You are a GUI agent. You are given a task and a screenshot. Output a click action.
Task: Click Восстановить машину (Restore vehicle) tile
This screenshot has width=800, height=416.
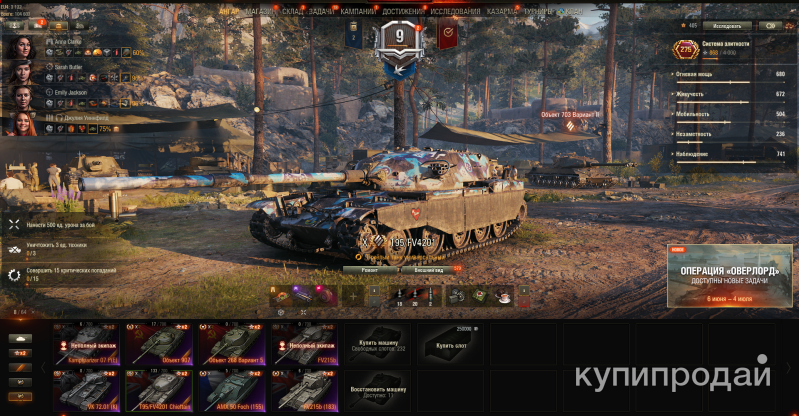(378, 390)
